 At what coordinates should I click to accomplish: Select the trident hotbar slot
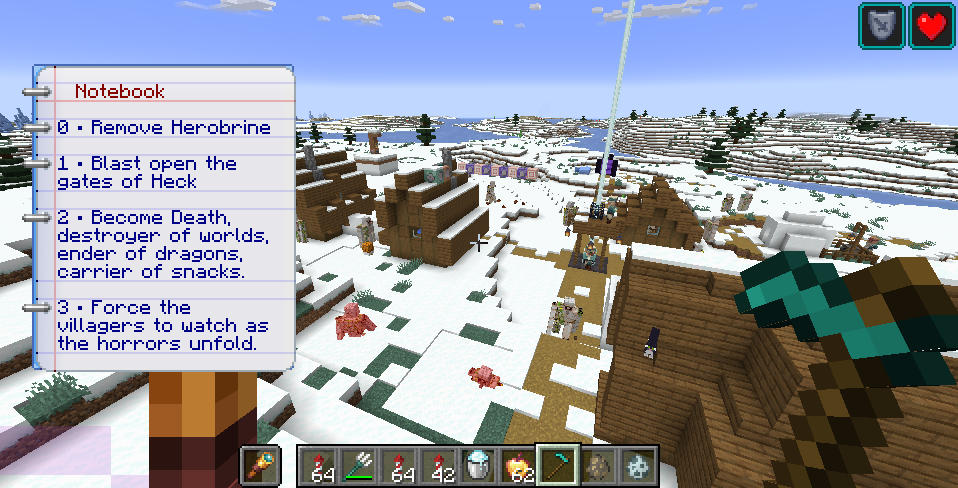359,466
